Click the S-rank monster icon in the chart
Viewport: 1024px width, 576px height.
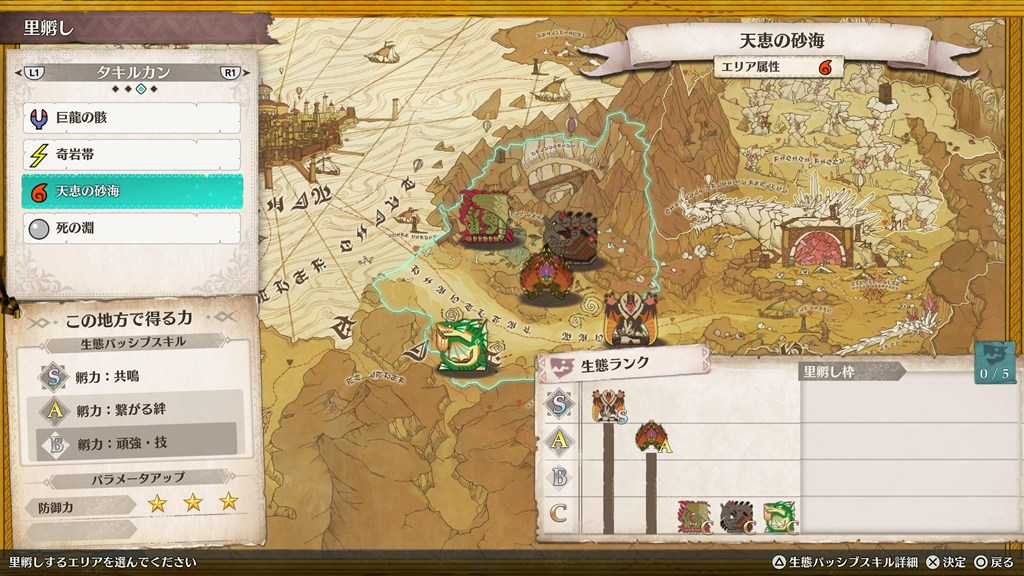pos(608,407)
